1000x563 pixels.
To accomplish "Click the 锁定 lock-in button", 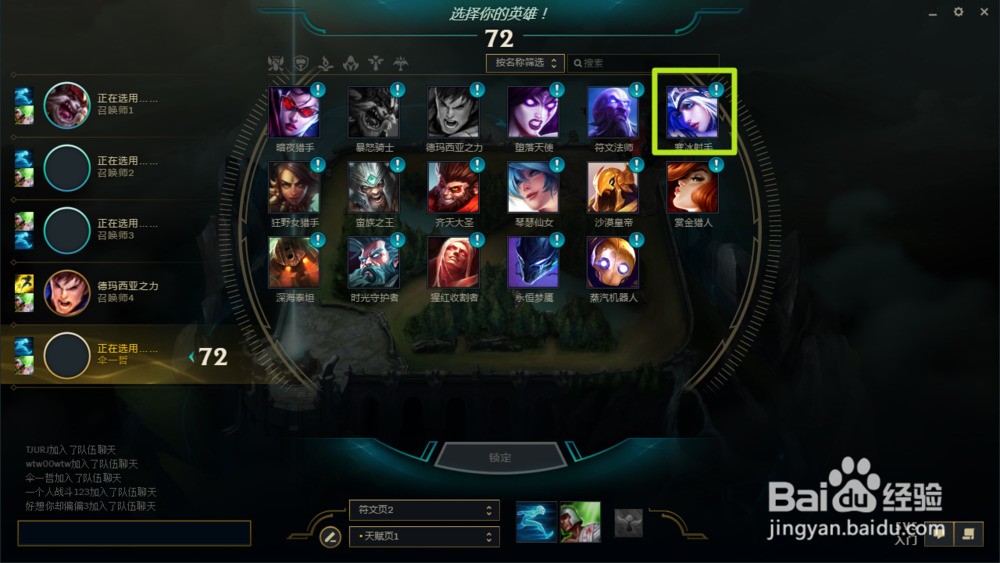I will click(500, 457).
